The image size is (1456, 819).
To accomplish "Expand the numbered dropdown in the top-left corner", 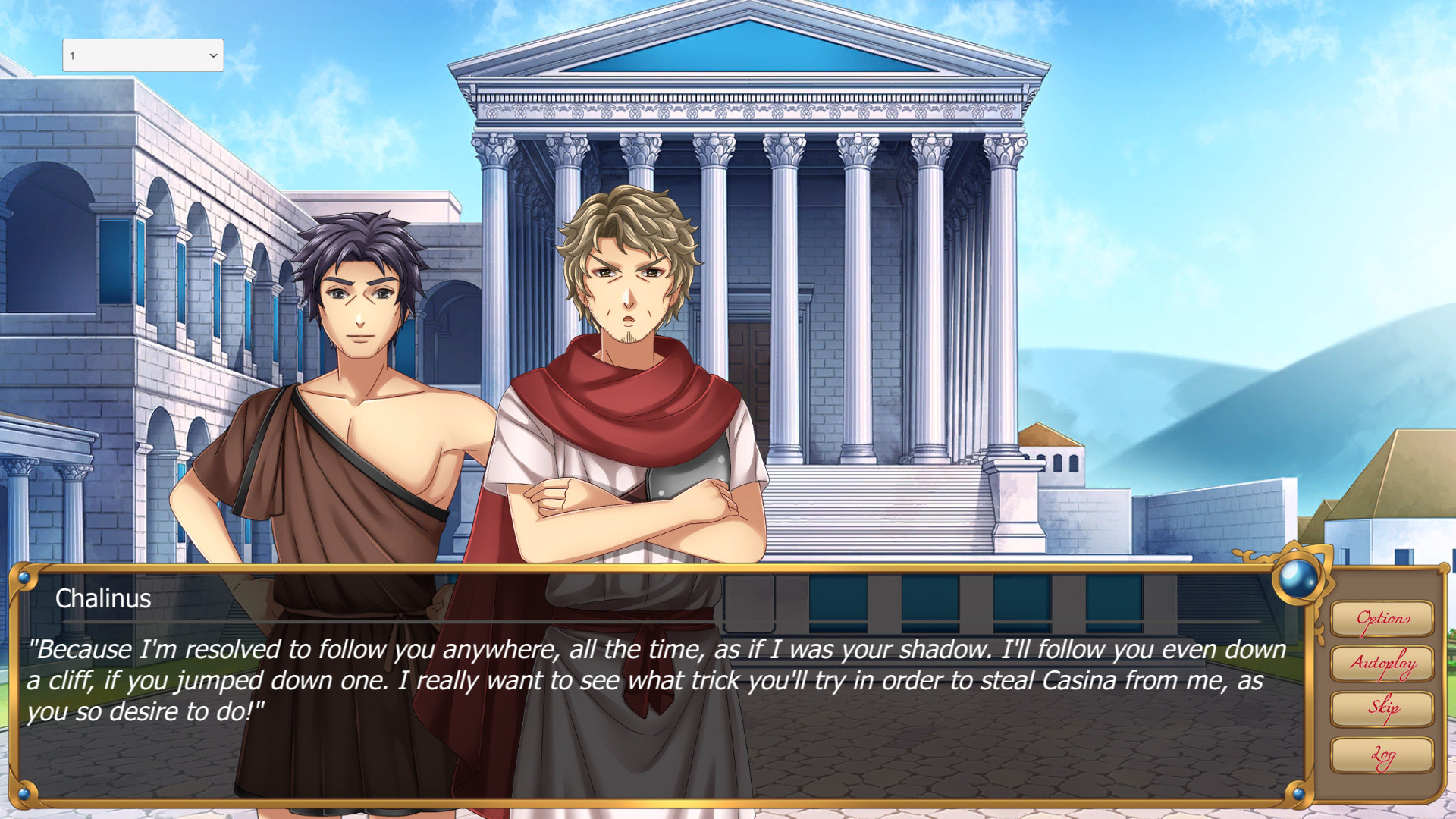I will coord(142,55).
